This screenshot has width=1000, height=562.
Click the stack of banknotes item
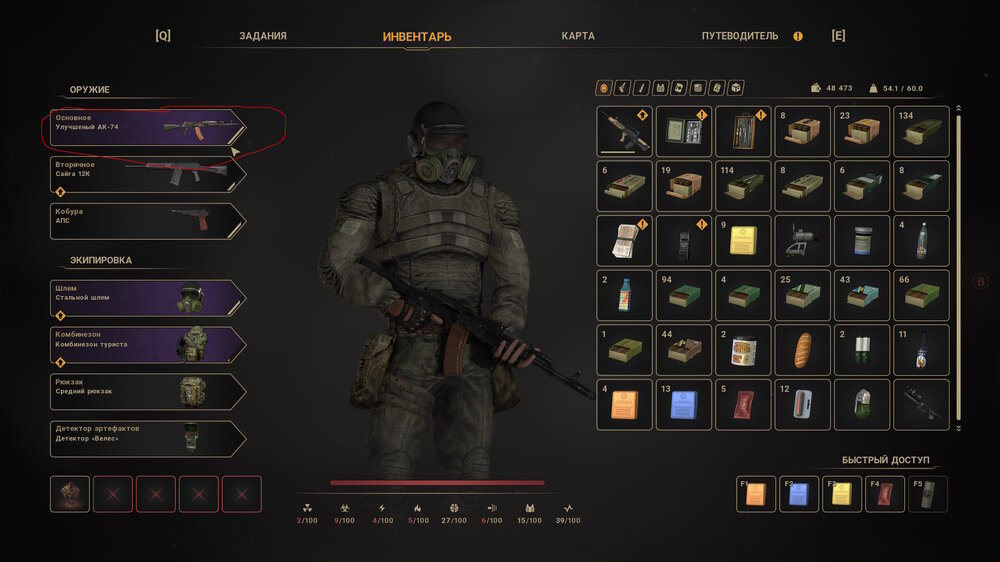tap(624, 241)
